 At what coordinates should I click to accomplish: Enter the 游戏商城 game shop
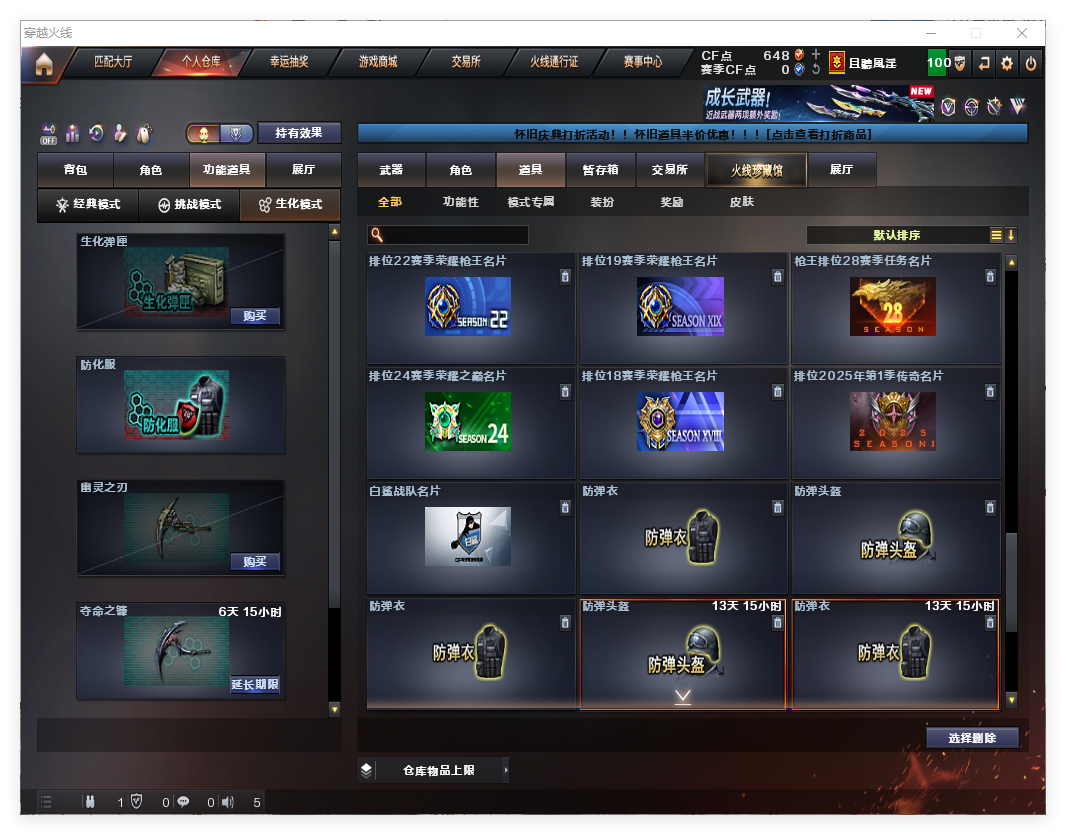coord(378,62)
